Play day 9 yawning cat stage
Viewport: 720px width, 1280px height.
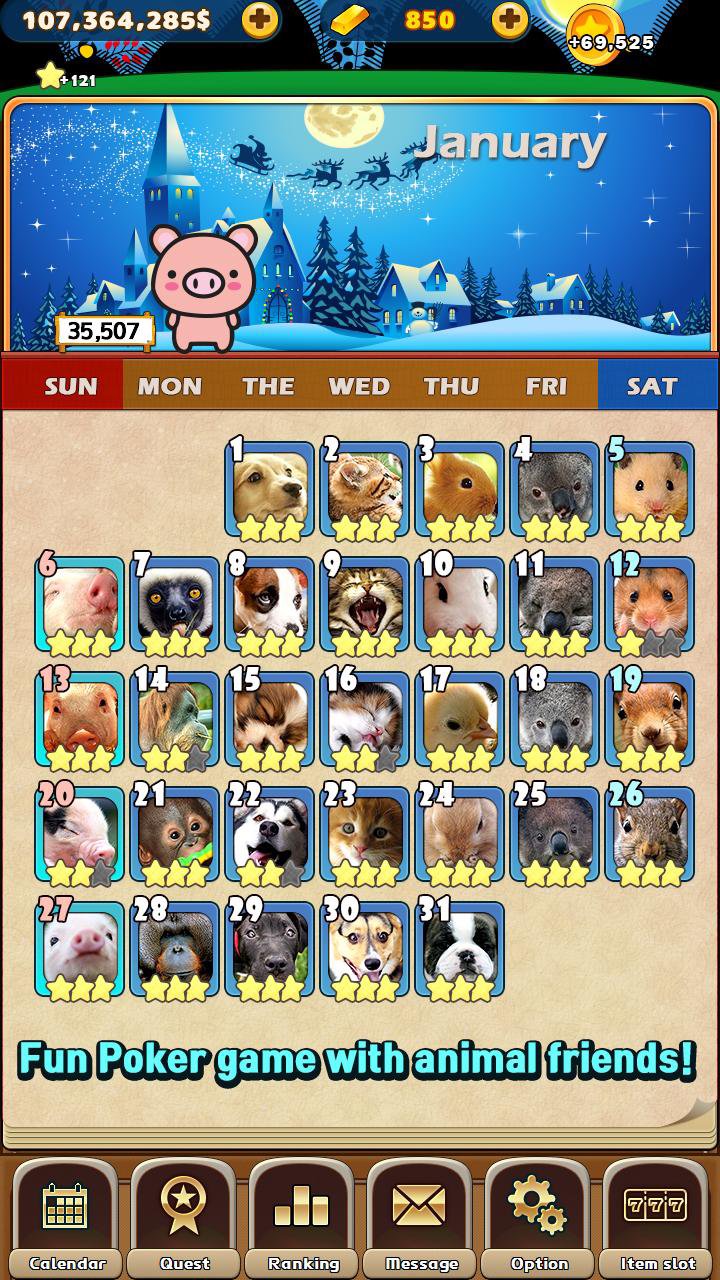[x=364, y=605]
